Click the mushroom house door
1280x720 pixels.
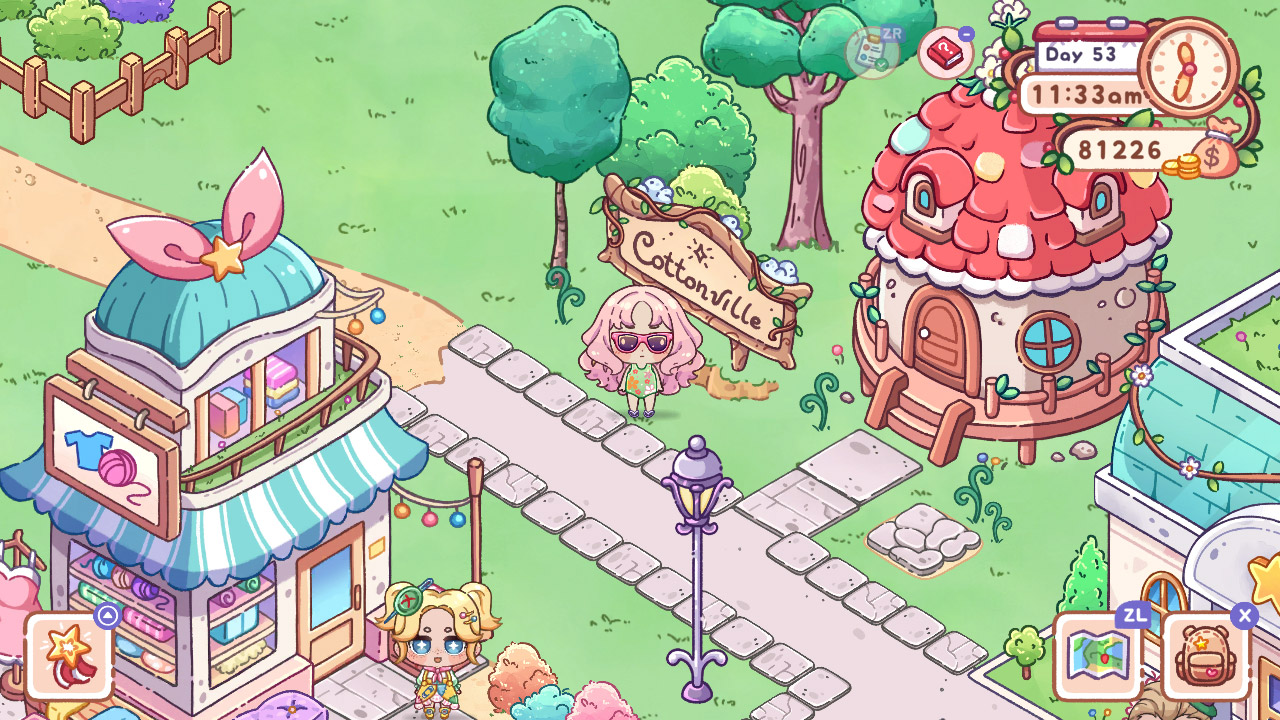[940, 330]
